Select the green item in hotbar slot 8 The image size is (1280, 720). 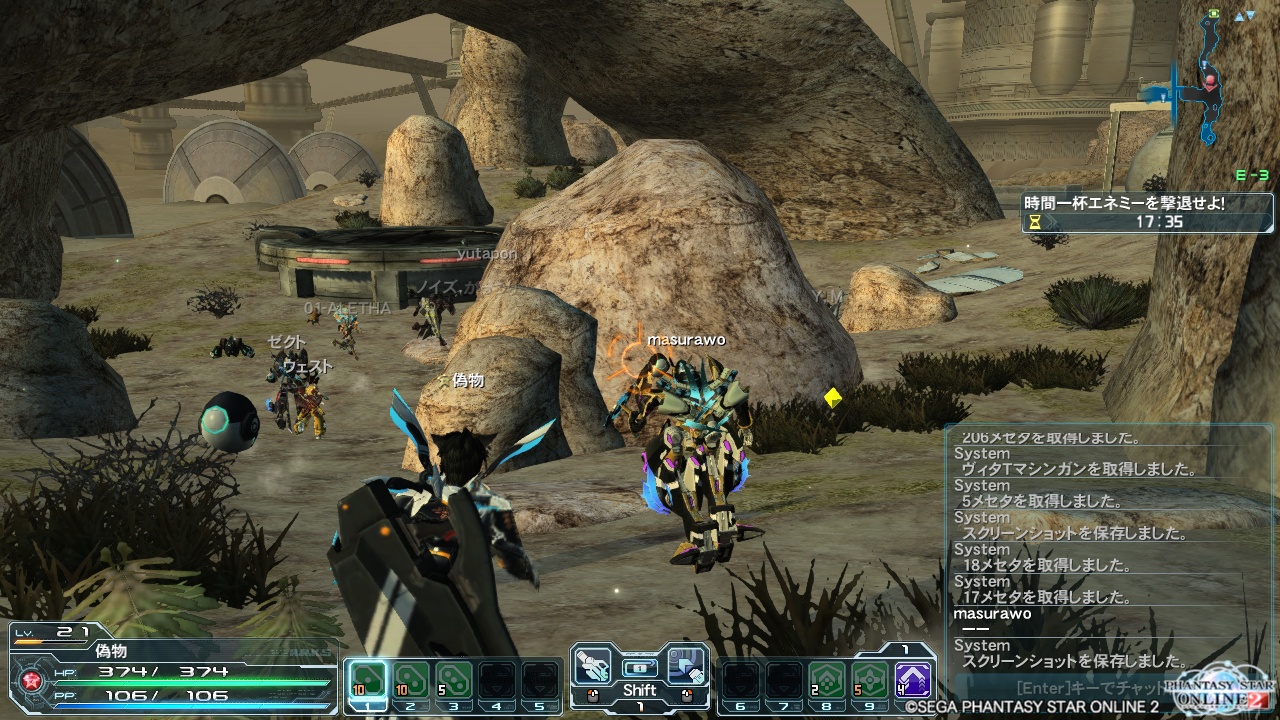[x=825, y=680]
